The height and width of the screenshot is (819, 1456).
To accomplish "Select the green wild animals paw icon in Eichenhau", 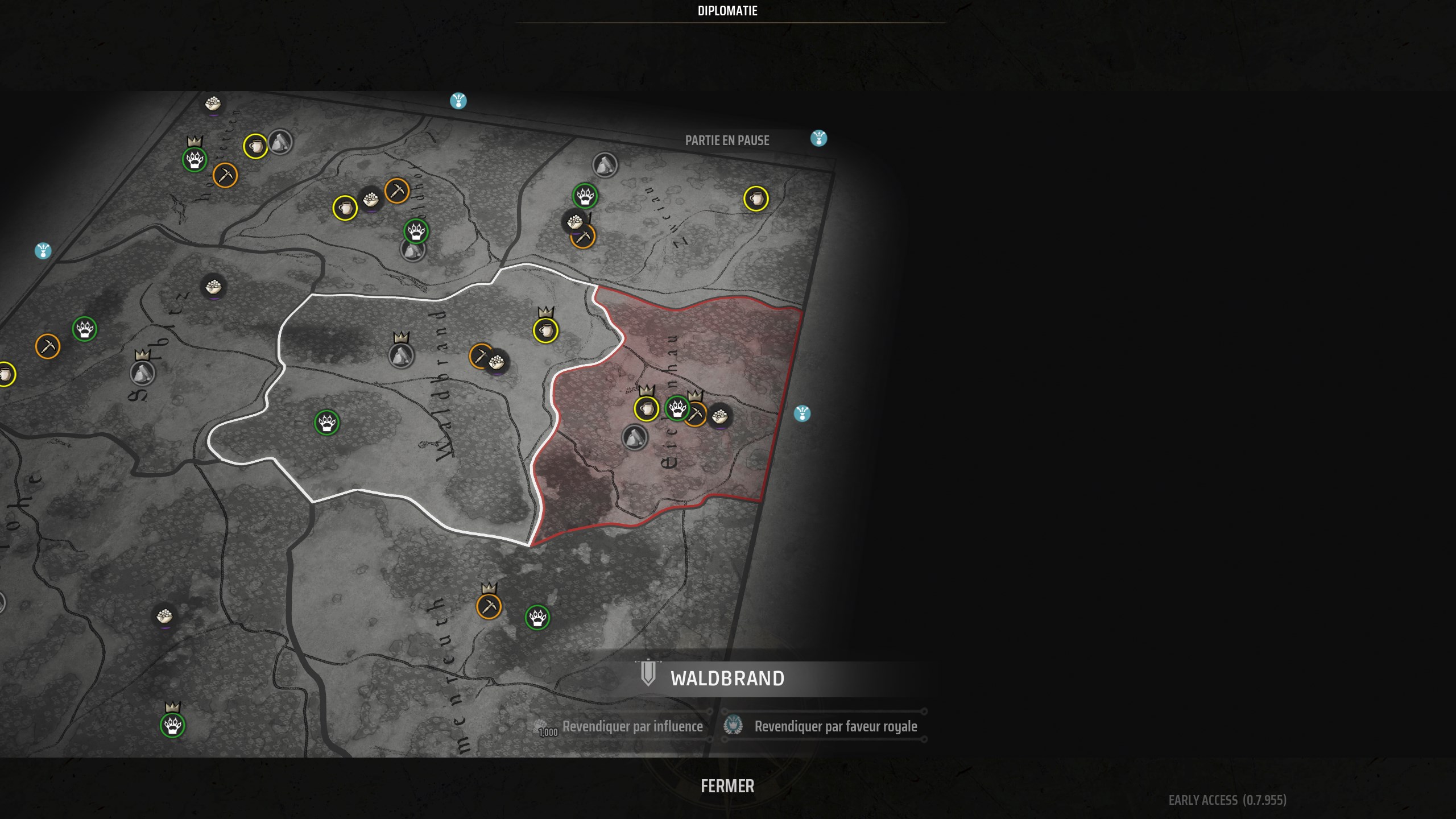I will coord(678,408).
